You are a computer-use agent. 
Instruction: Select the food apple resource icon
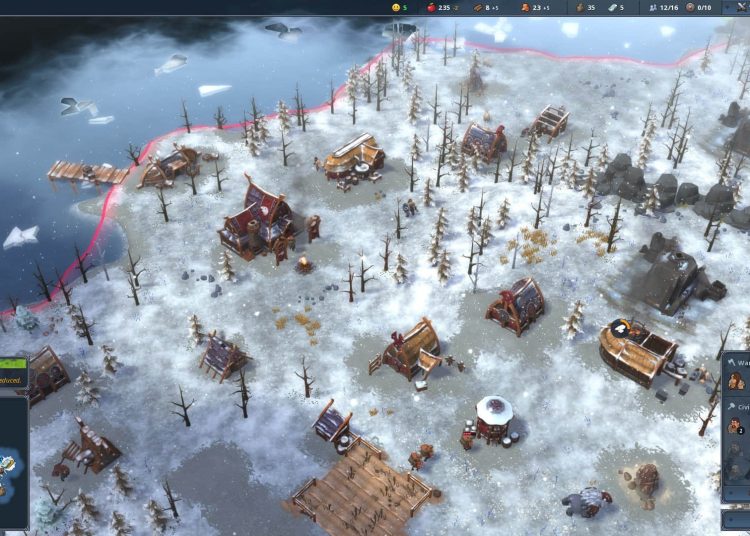[429, 7]
